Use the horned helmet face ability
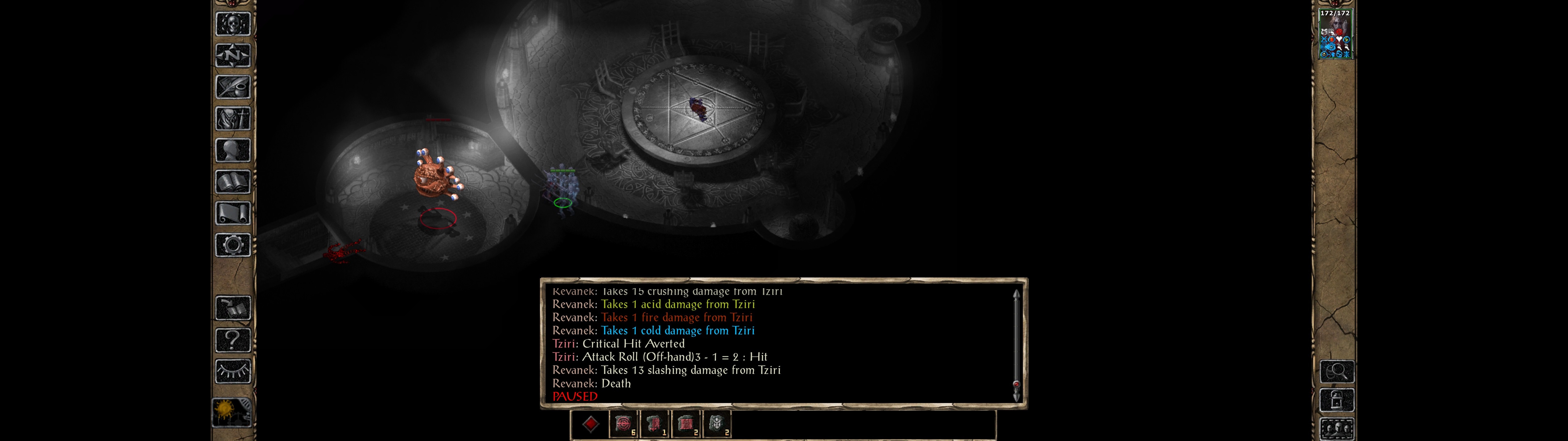The image size is (1568, 441). 716,424
